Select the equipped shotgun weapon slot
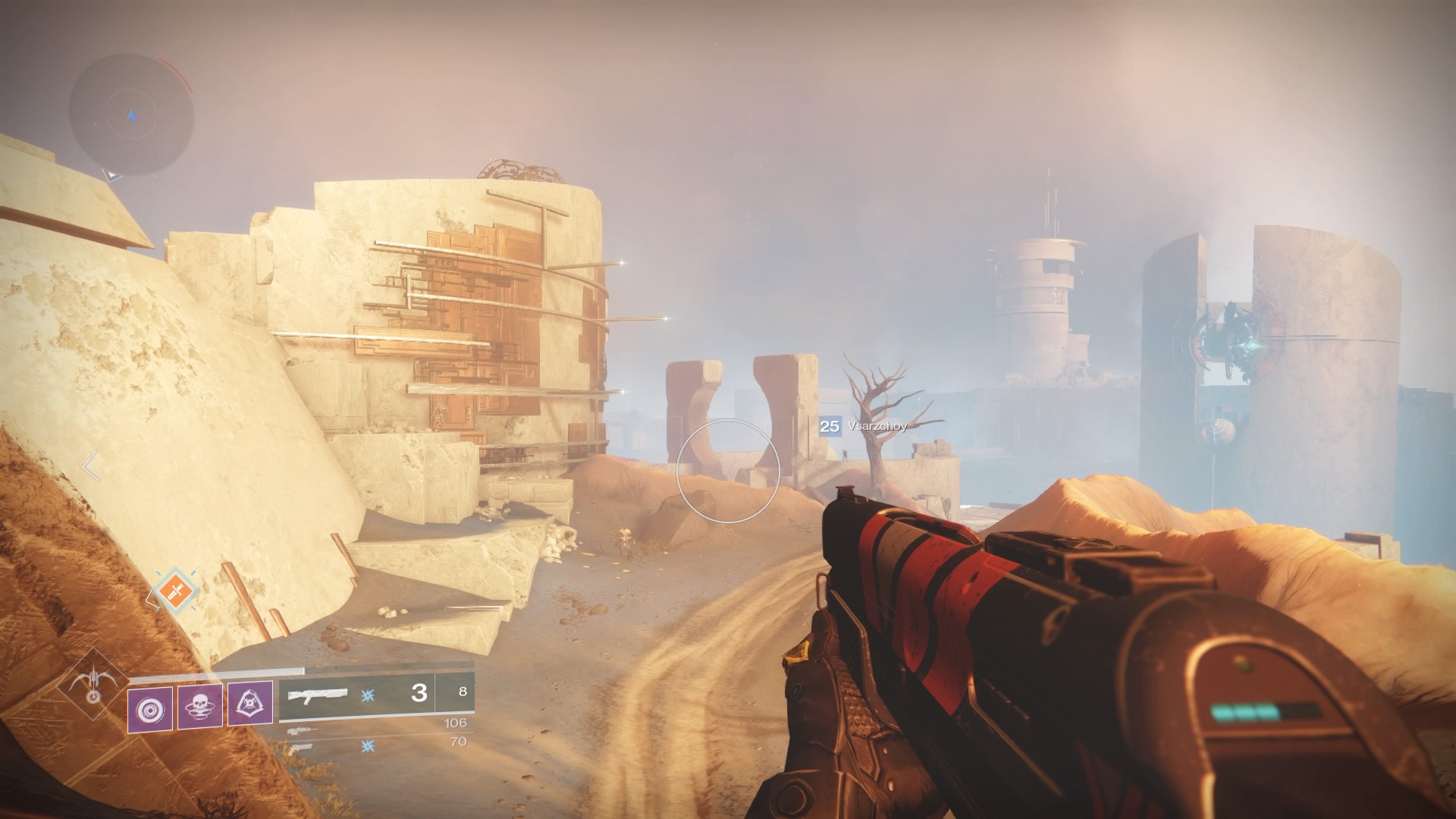The image size is (1456, 819). tap(356, 693)
